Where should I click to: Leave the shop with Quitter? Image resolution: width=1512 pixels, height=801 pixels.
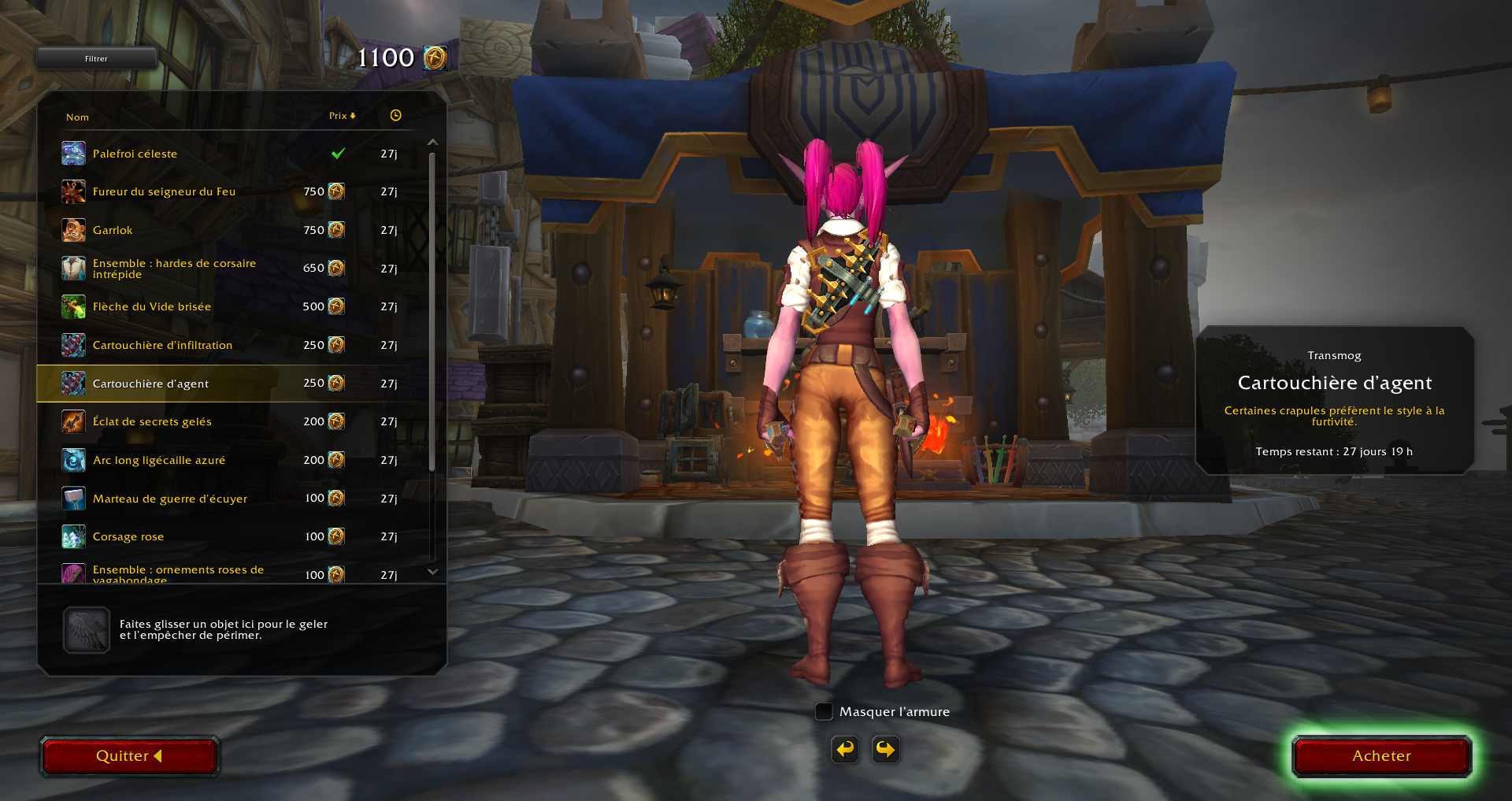pos(129,756)
